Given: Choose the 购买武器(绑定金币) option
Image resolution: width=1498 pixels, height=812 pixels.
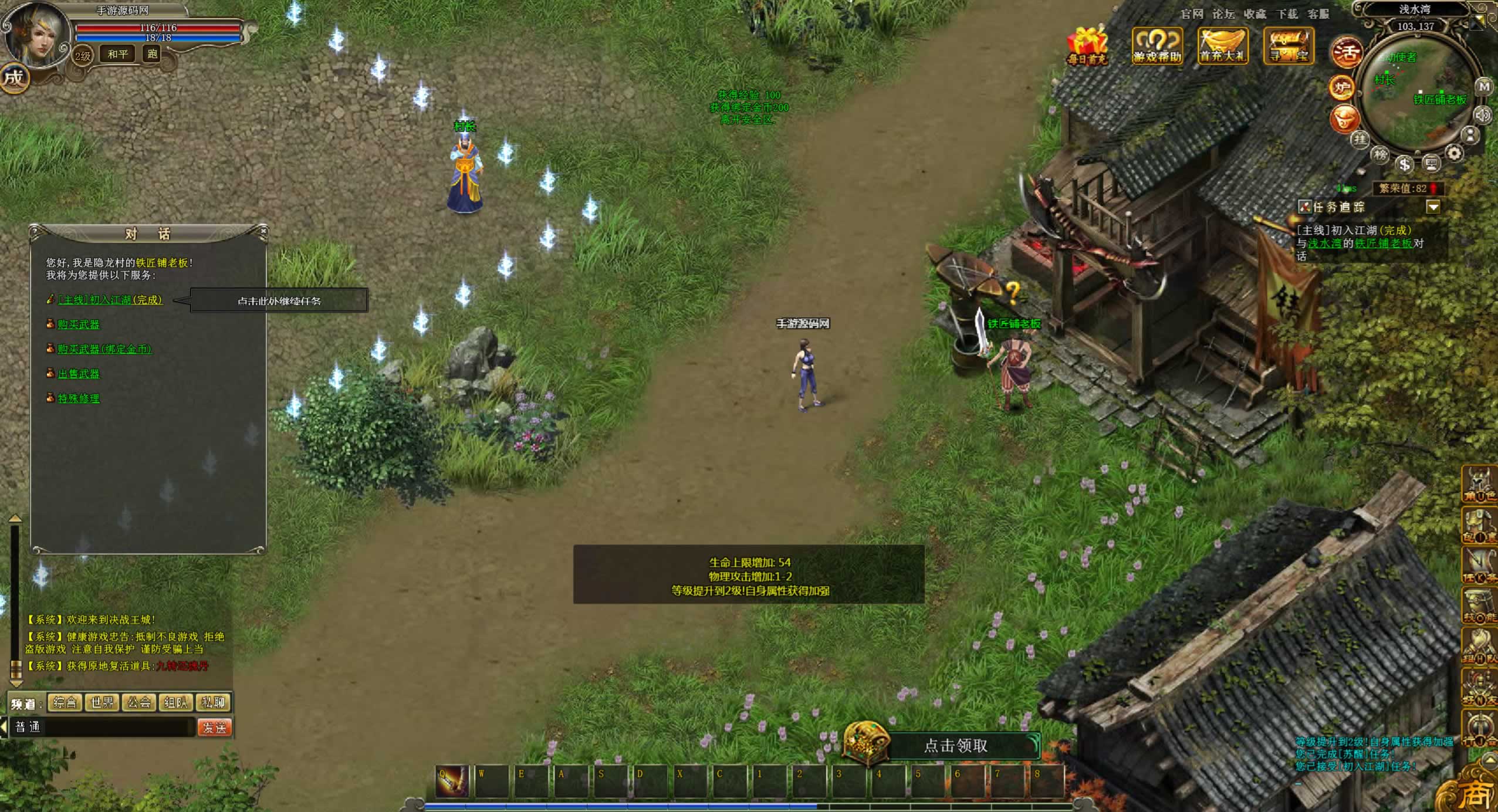Looking at the screenshot, I should (x=104, y=349).
